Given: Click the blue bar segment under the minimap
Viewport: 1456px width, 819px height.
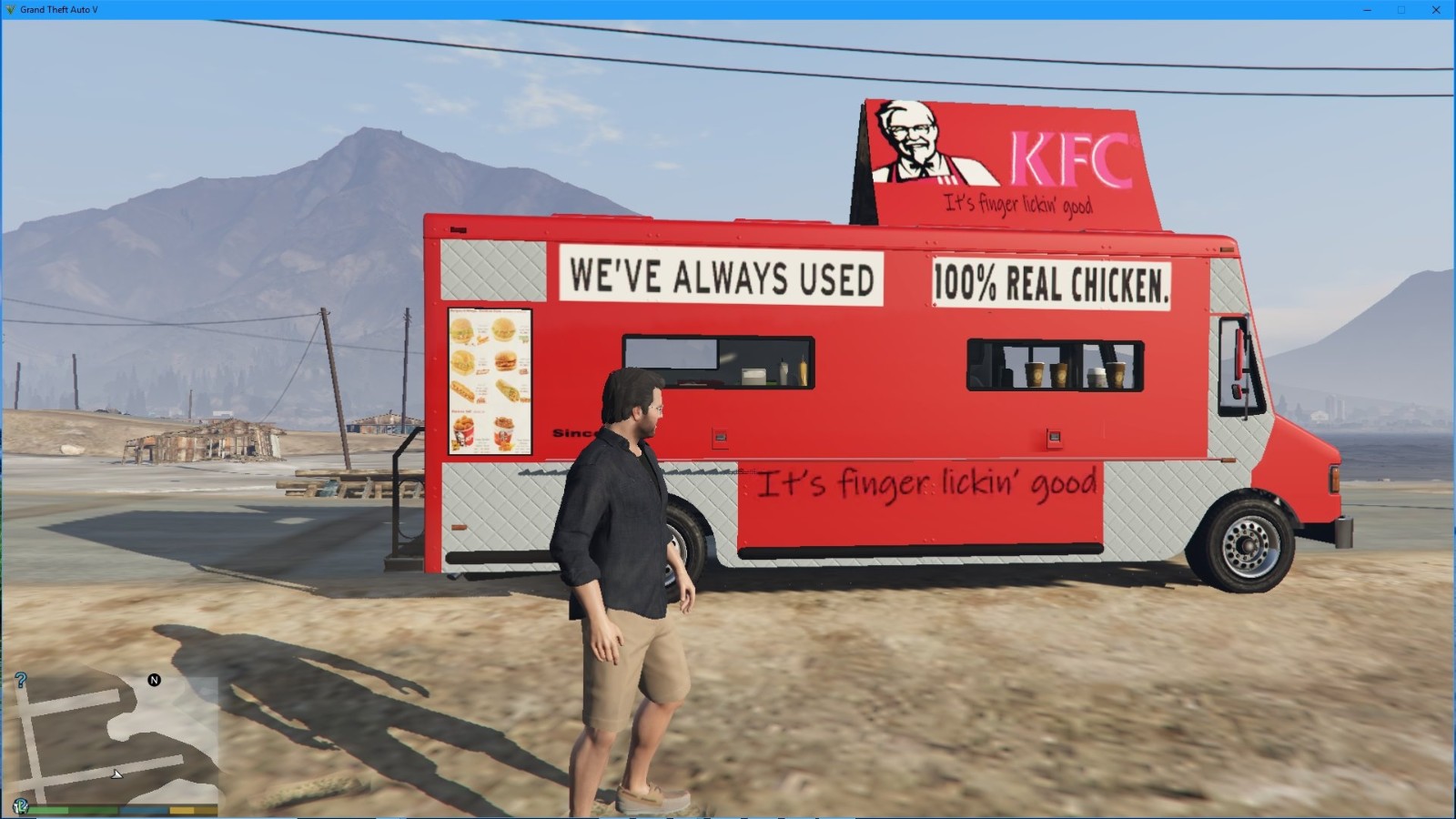Looking at the screenshot, I should 143,810.
